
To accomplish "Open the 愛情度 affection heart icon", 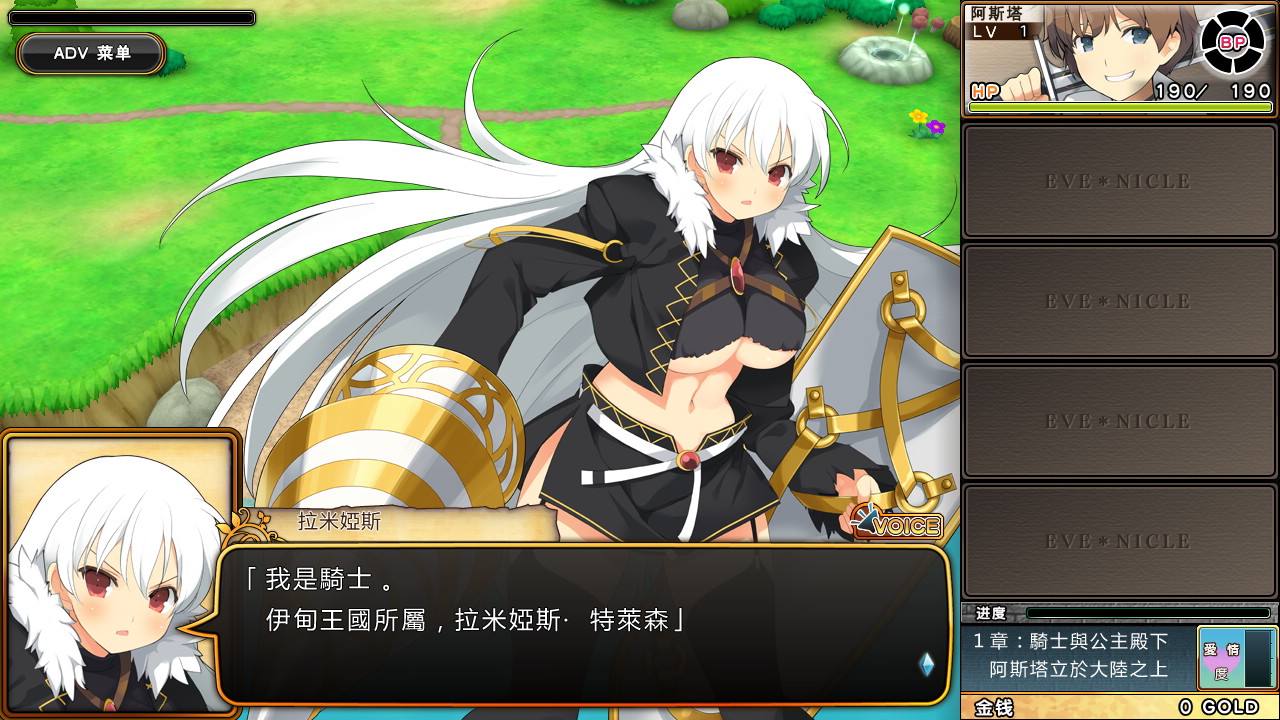I will tap(1221, 659).
